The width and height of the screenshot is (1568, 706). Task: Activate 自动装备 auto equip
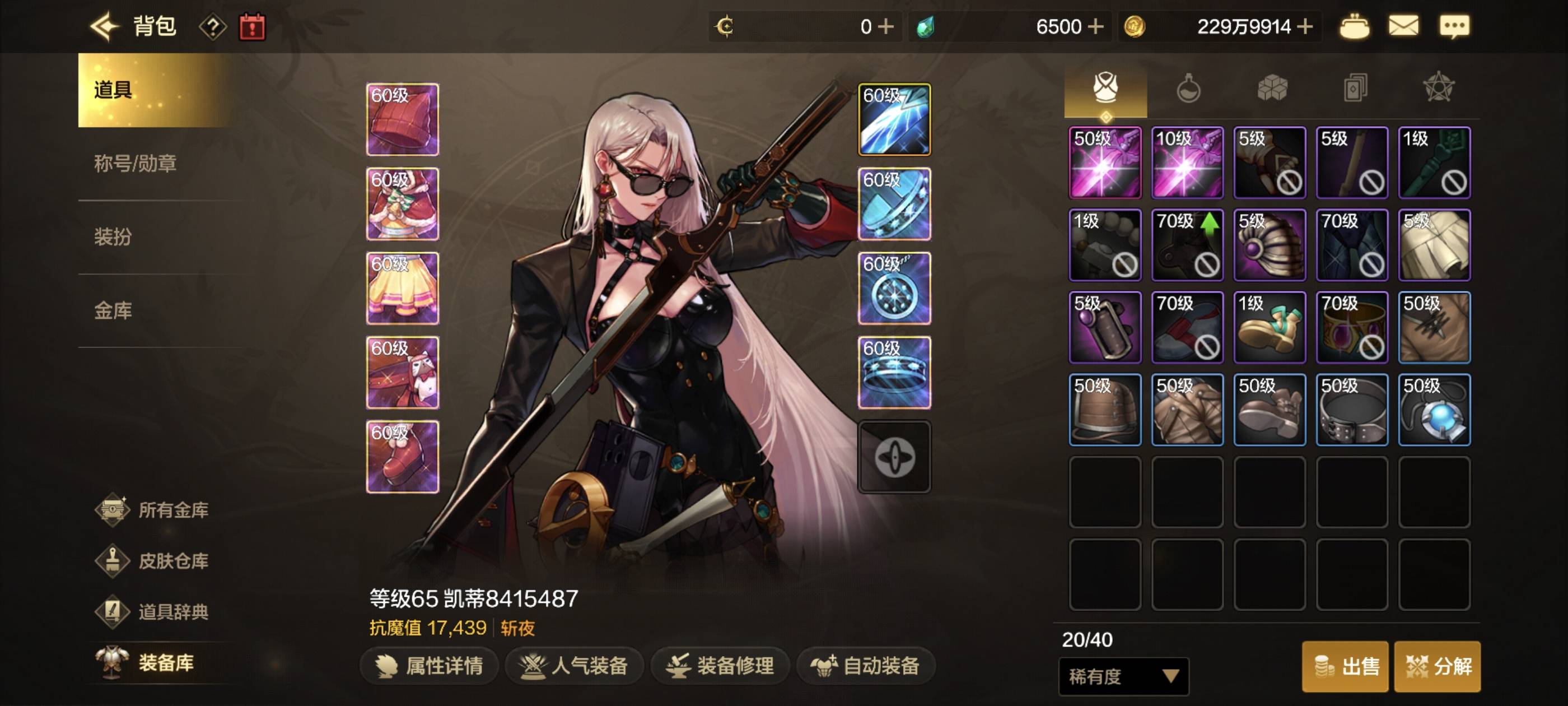(866, 665)
